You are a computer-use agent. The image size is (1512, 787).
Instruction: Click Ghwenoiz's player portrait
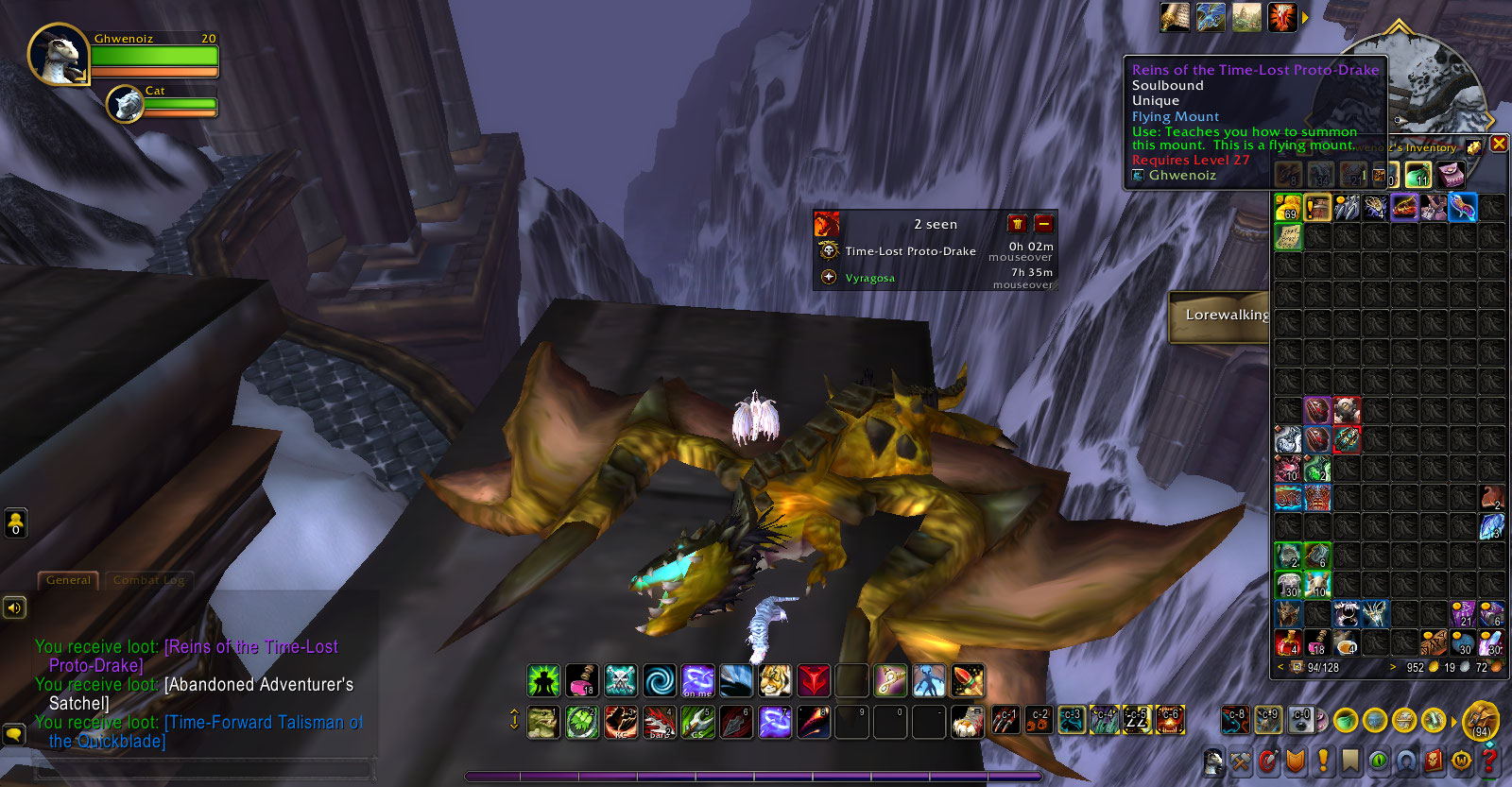coord(58,55)
